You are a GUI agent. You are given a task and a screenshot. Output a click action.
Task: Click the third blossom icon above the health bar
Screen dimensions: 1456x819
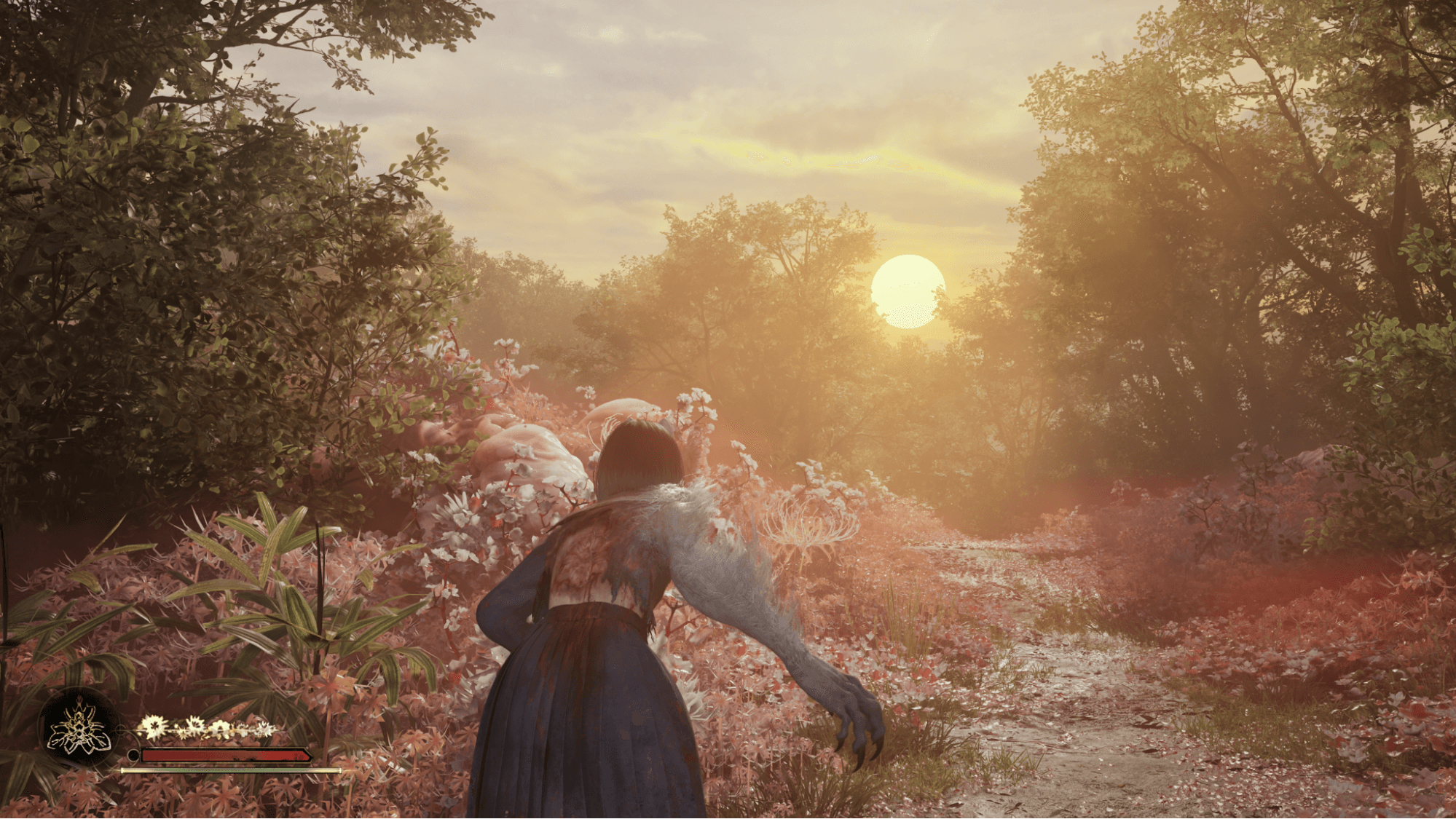[221, 727]
